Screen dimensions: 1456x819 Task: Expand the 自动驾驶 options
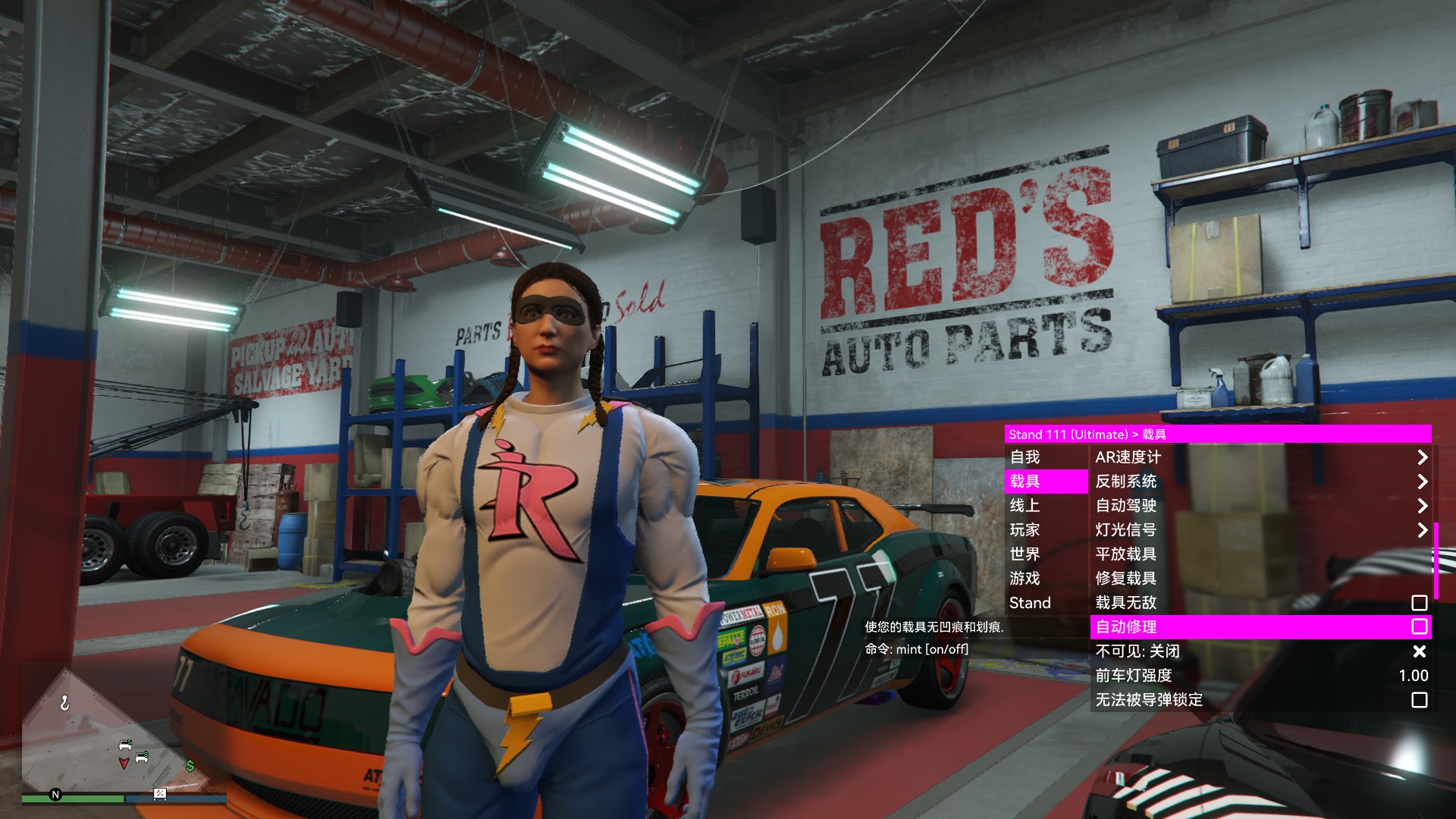click(x=1260, y=506)
